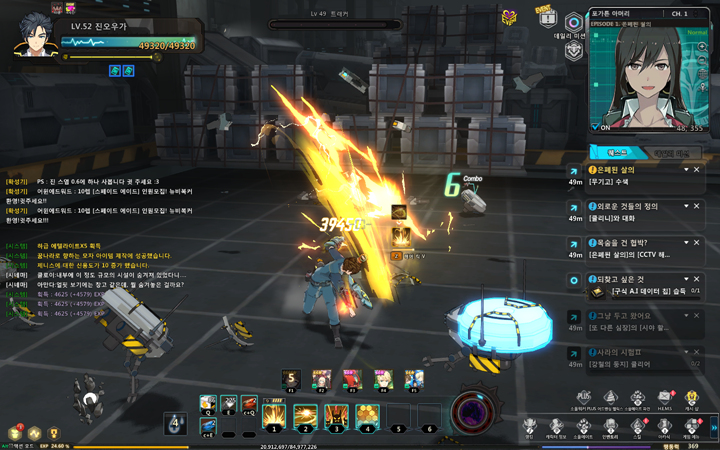Zoom in the minimap with the magnifier
Screen dimensions: 720x450
tap(703, 47)
